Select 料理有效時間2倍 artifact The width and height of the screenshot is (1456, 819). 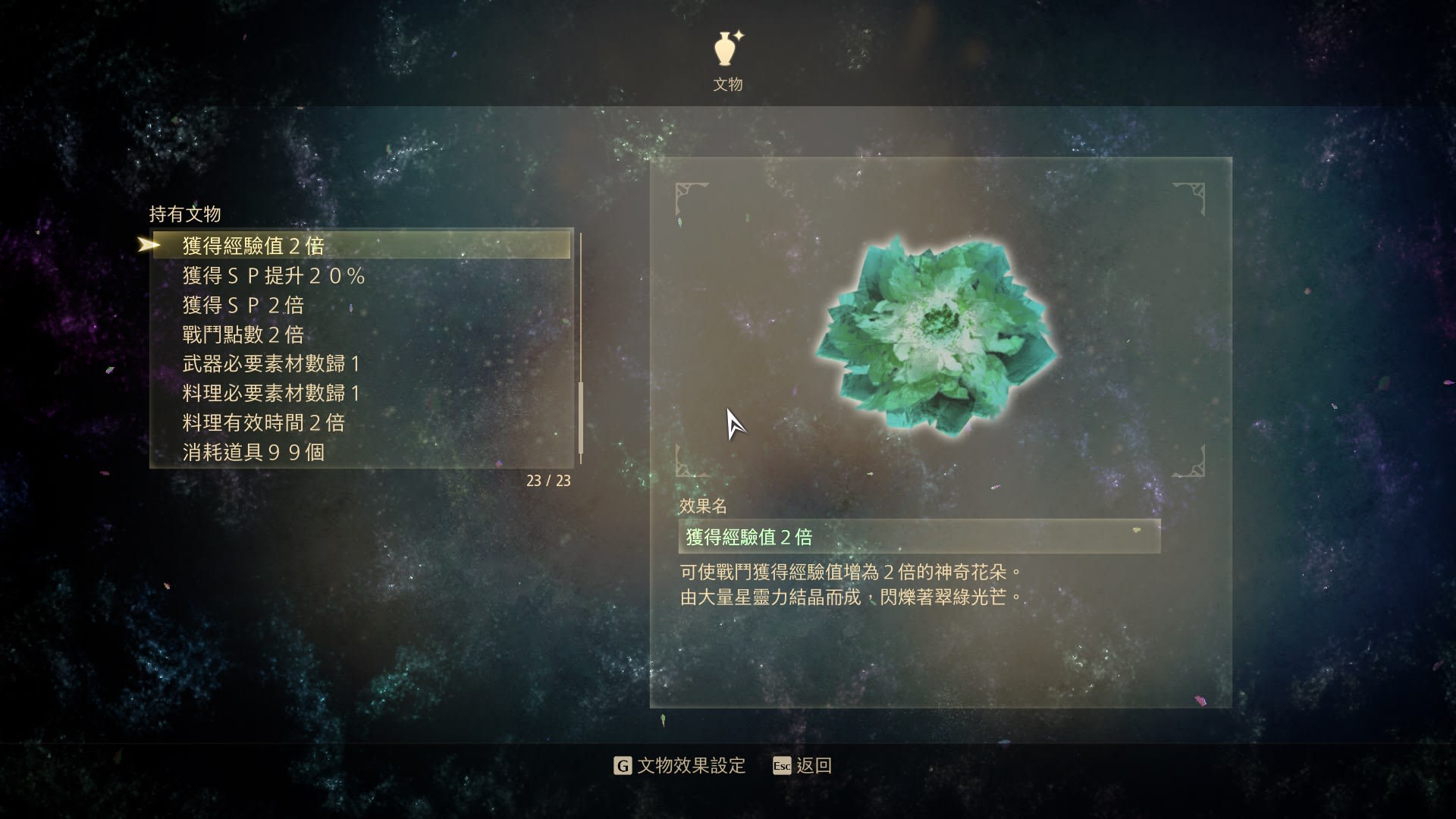(x=263, y=422)
